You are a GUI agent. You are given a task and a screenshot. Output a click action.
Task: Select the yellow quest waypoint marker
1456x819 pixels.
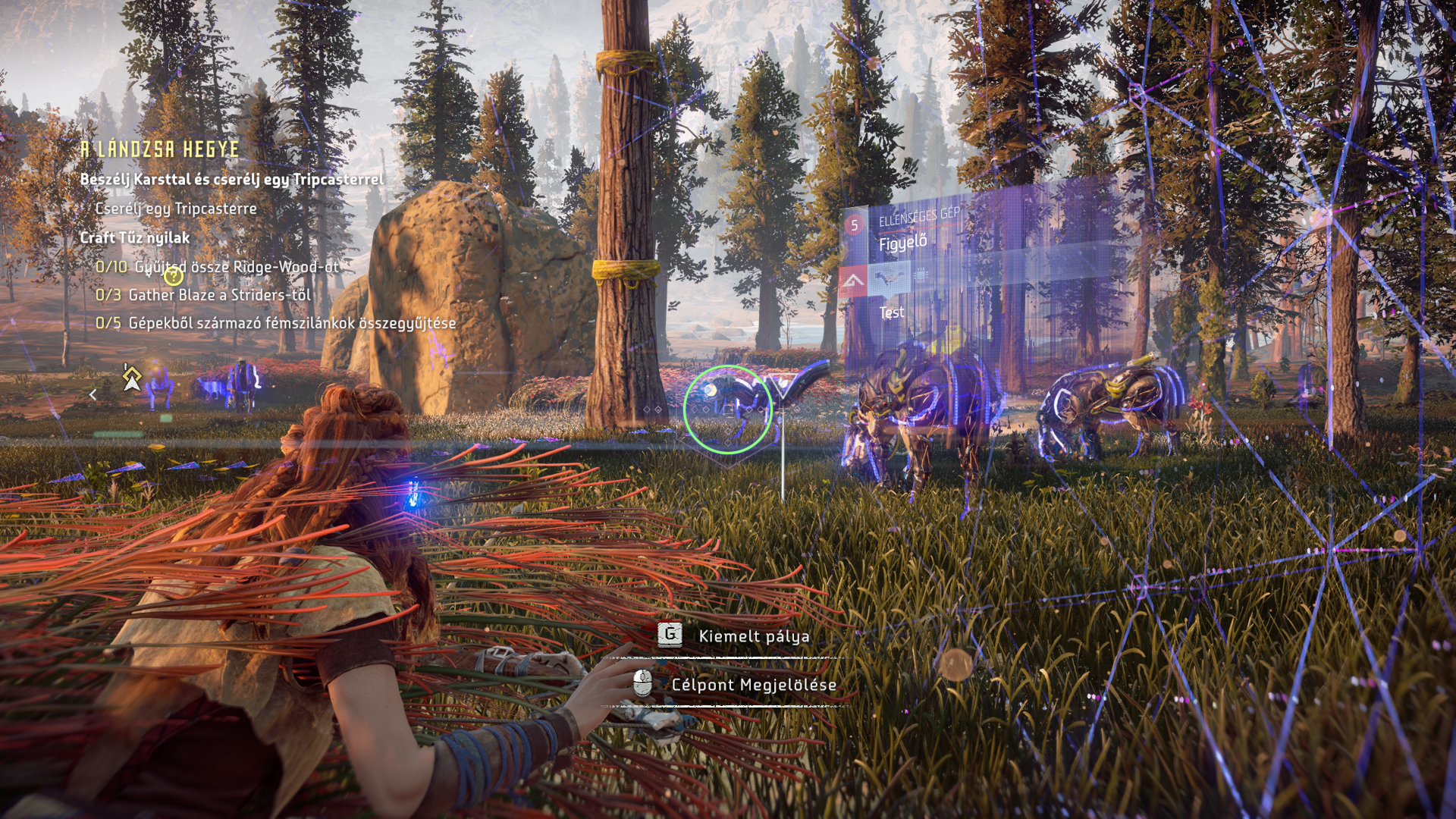pyautogui.click(x=132, y=377)
